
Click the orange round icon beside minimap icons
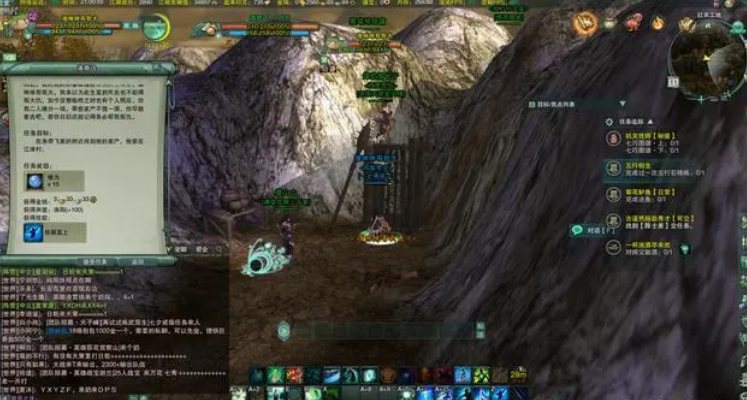pyautogui.click(x=585, y=20)
